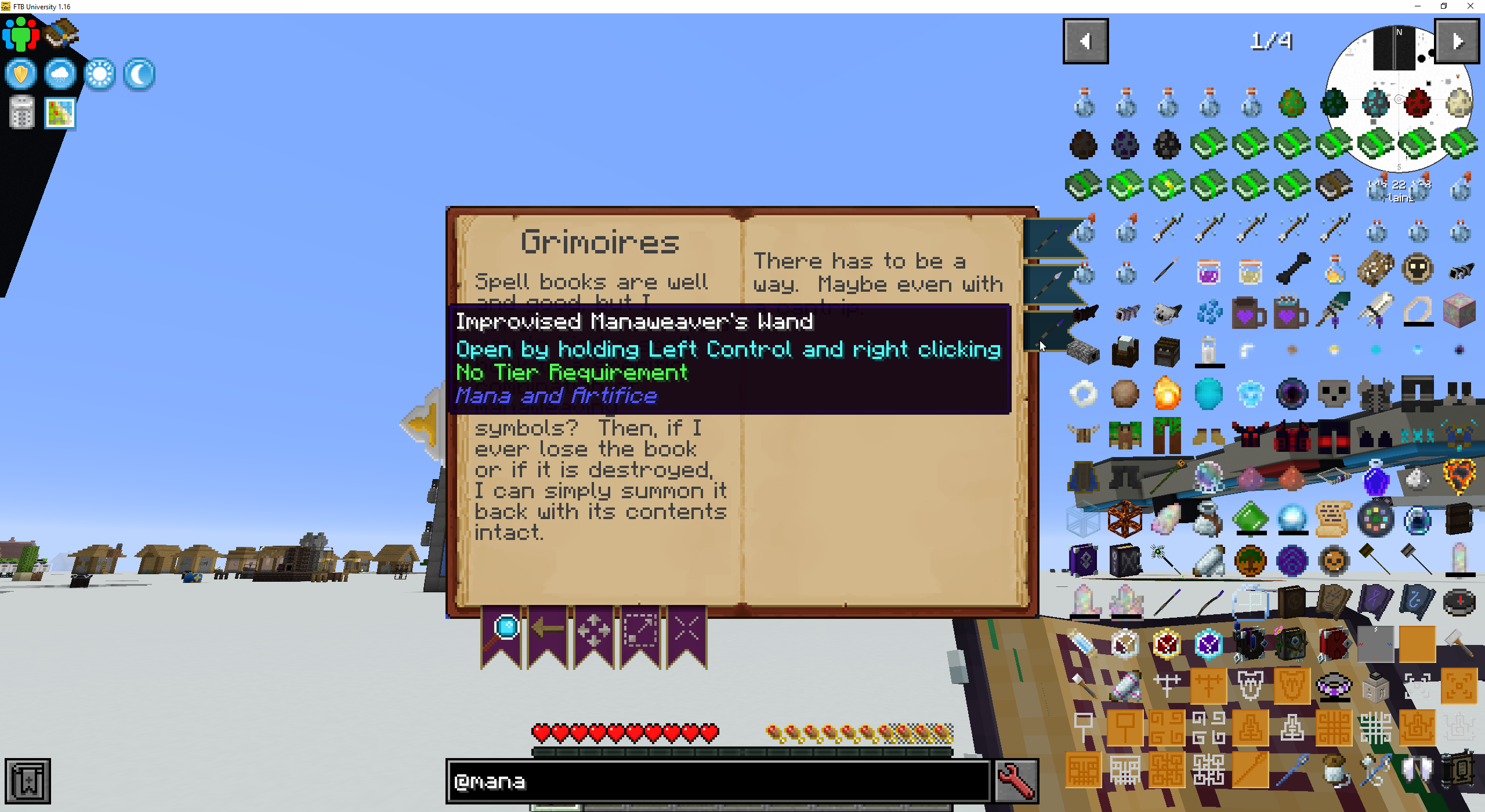Screen dimensions: 1485x812
Task: Open the bookmarks banner in the bottom-left corner
Action: [x=29, y=780]
